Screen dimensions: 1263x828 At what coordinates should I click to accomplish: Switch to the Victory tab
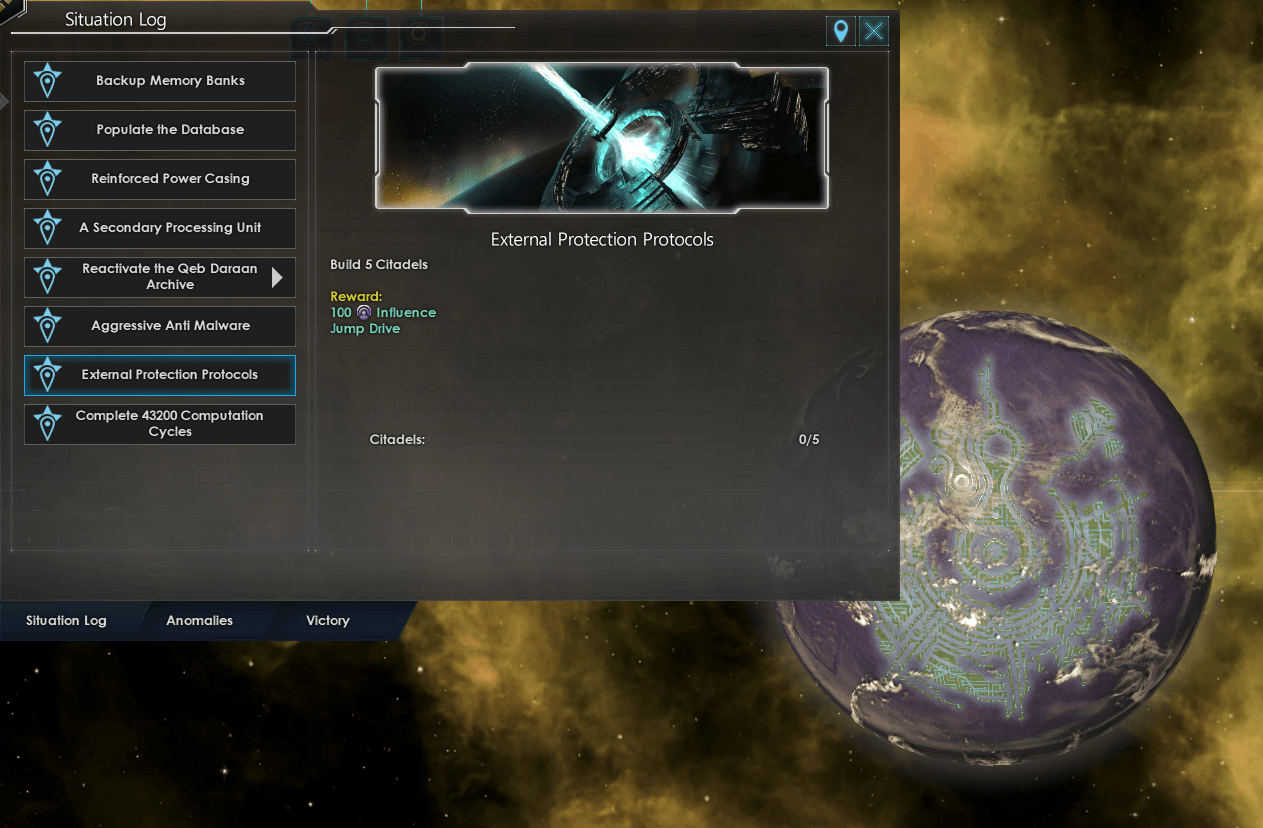click(327, 621)
